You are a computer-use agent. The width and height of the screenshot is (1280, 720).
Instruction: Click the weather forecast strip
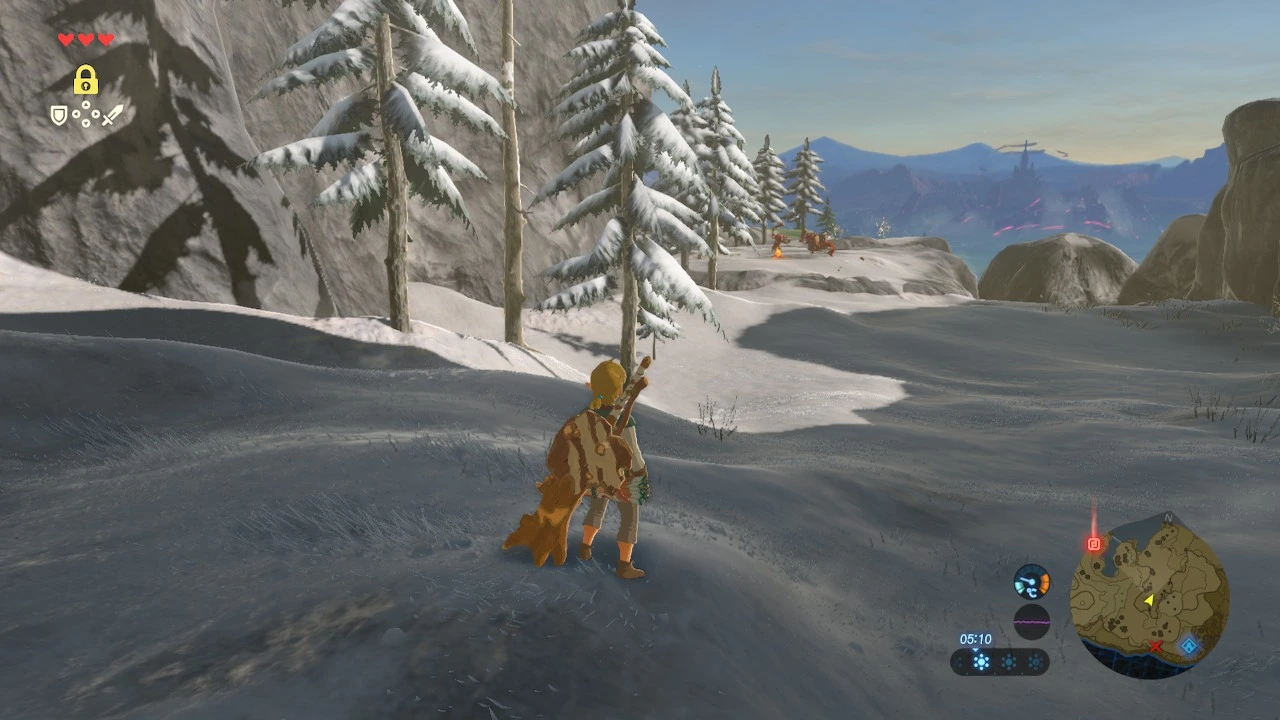pyautogui.click(x=999, y=662)
